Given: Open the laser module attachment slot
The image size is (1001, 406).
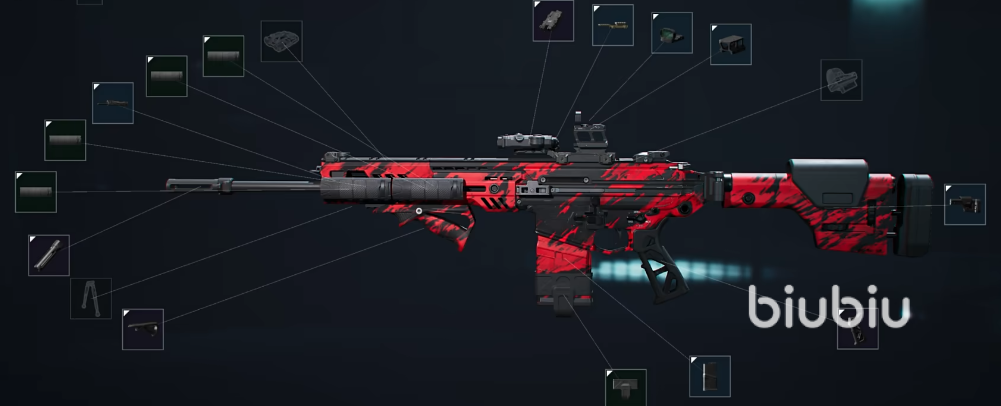Looking at the screenshot, I should point(552,20).
